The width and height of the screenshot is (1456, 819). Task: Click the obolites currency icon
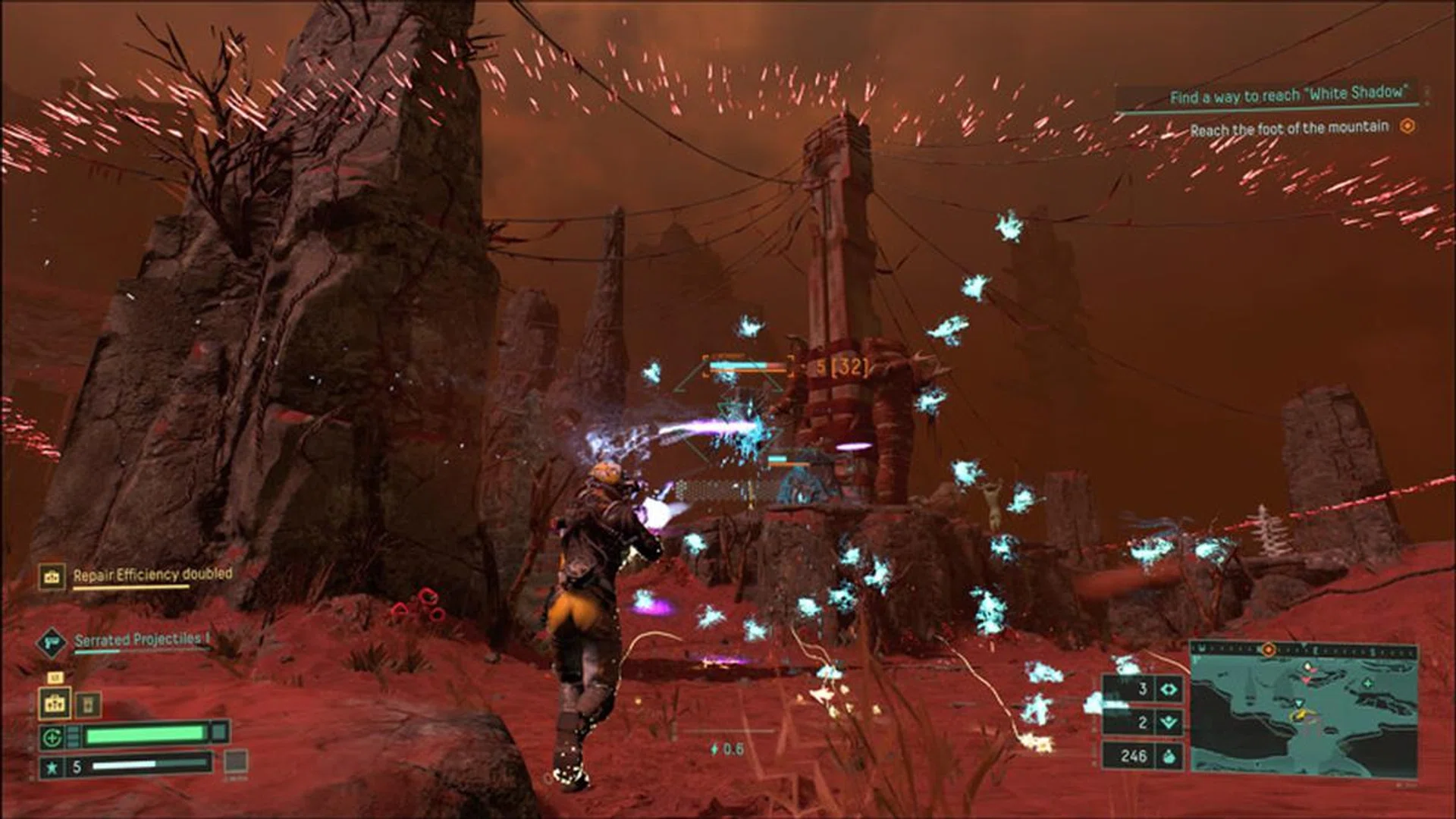pos(1169,755)
